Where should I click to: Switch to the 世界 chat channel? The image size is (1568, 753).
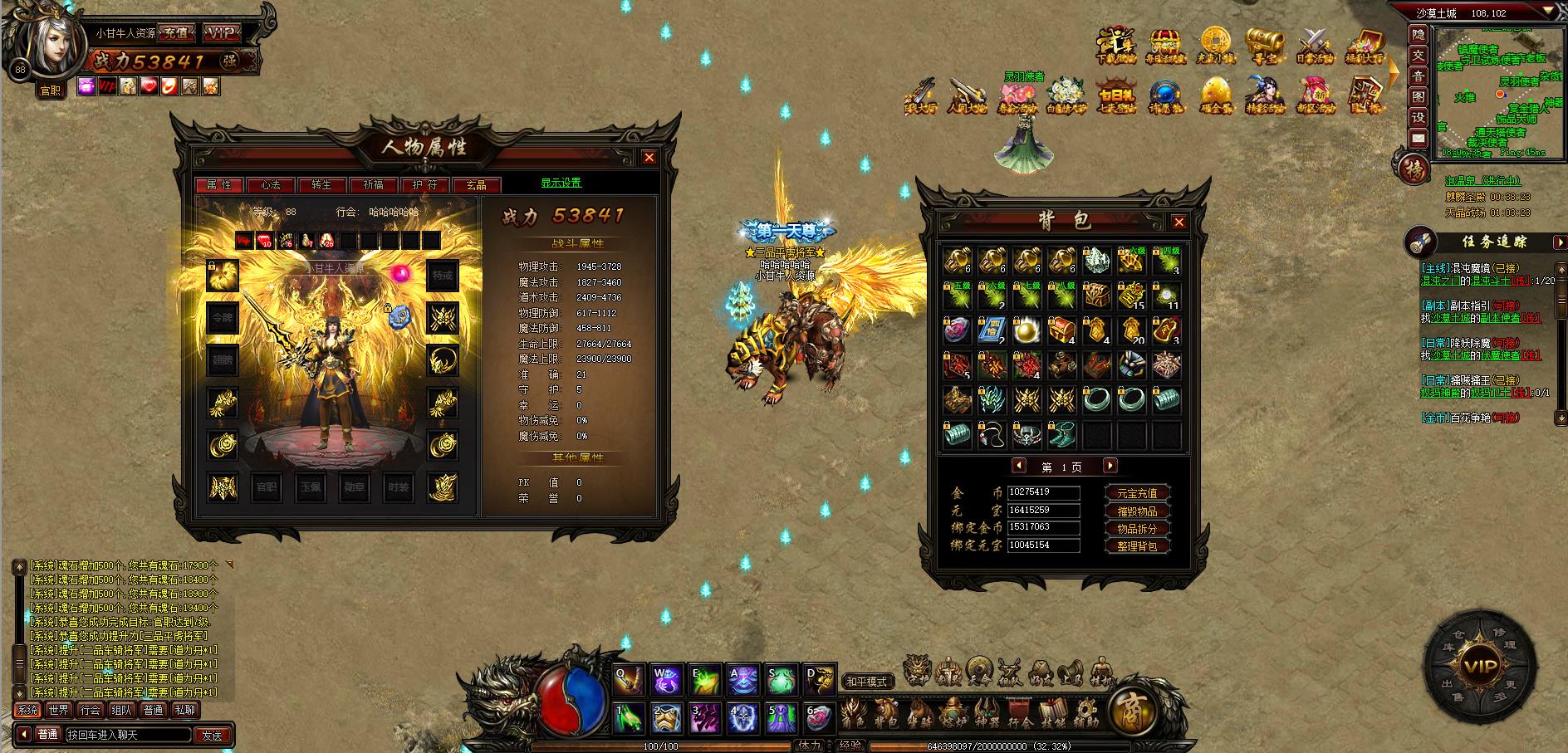pyautogui.click(x=59, y=710)
